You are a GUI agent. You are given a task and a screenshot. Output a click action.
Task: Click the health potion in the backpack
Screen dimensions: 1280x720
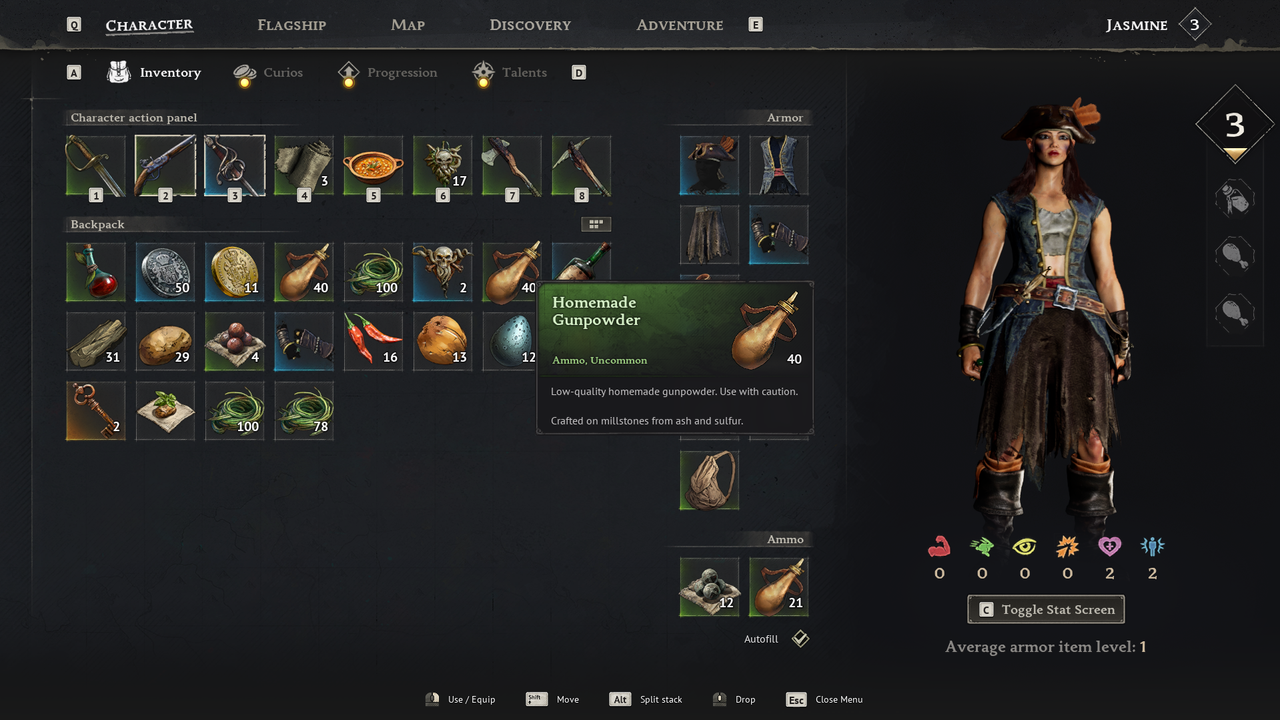pos(95,271)
